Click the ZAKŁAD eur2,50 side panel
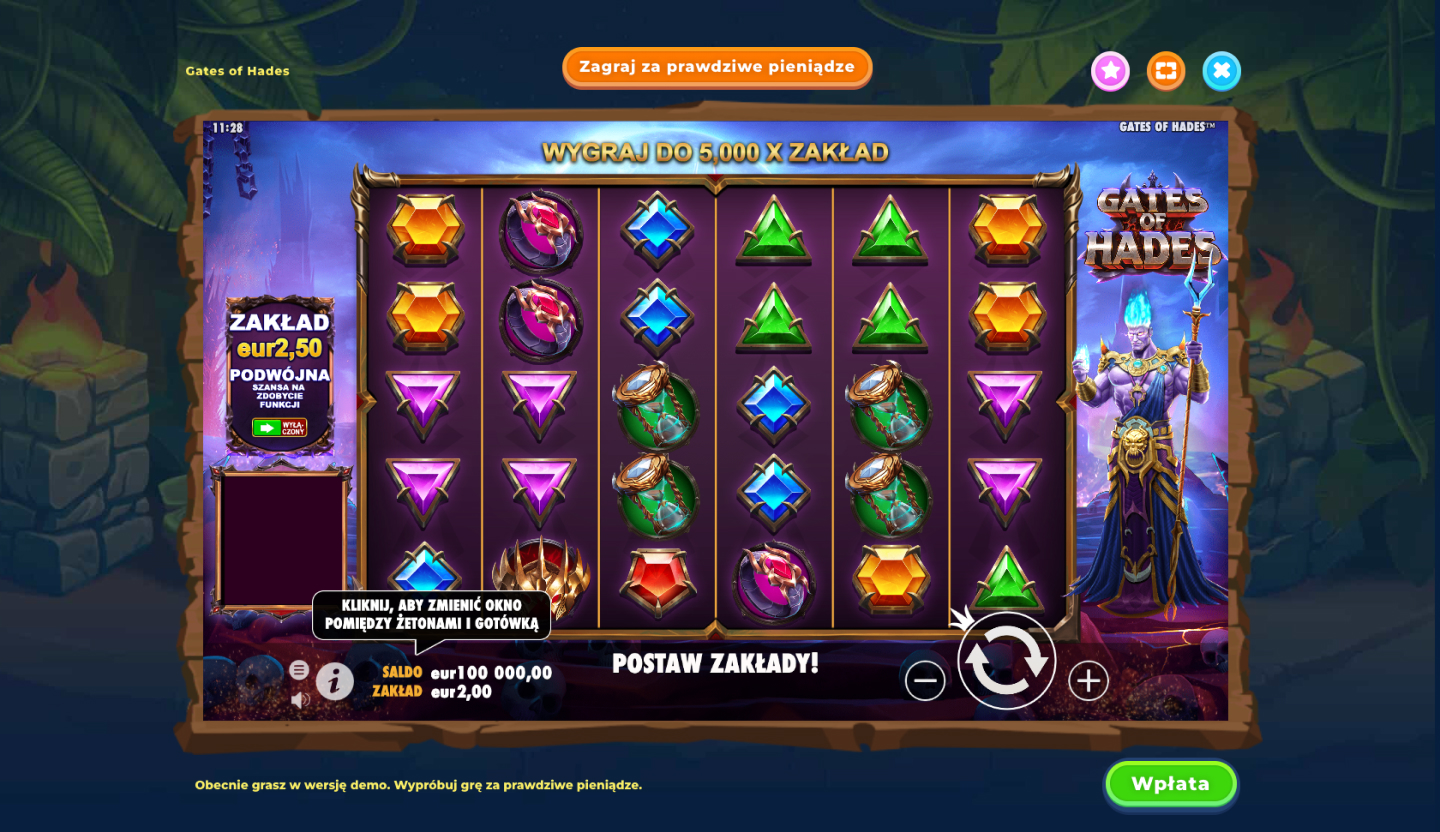Screen dimensions: 1440x832 (279, 335)
